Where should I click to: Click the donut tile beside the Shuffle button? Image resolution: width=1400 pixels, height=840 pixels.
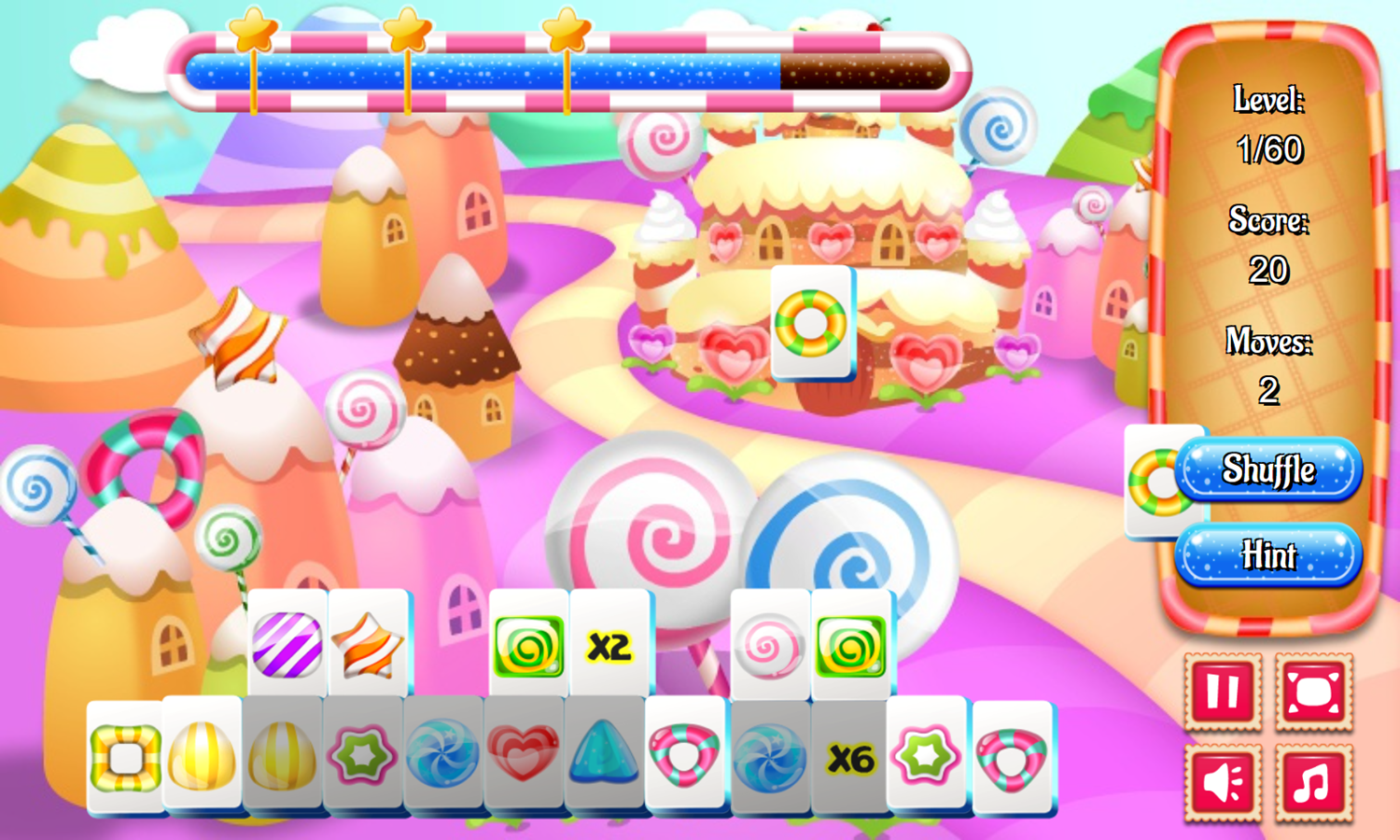point(1159,483)
